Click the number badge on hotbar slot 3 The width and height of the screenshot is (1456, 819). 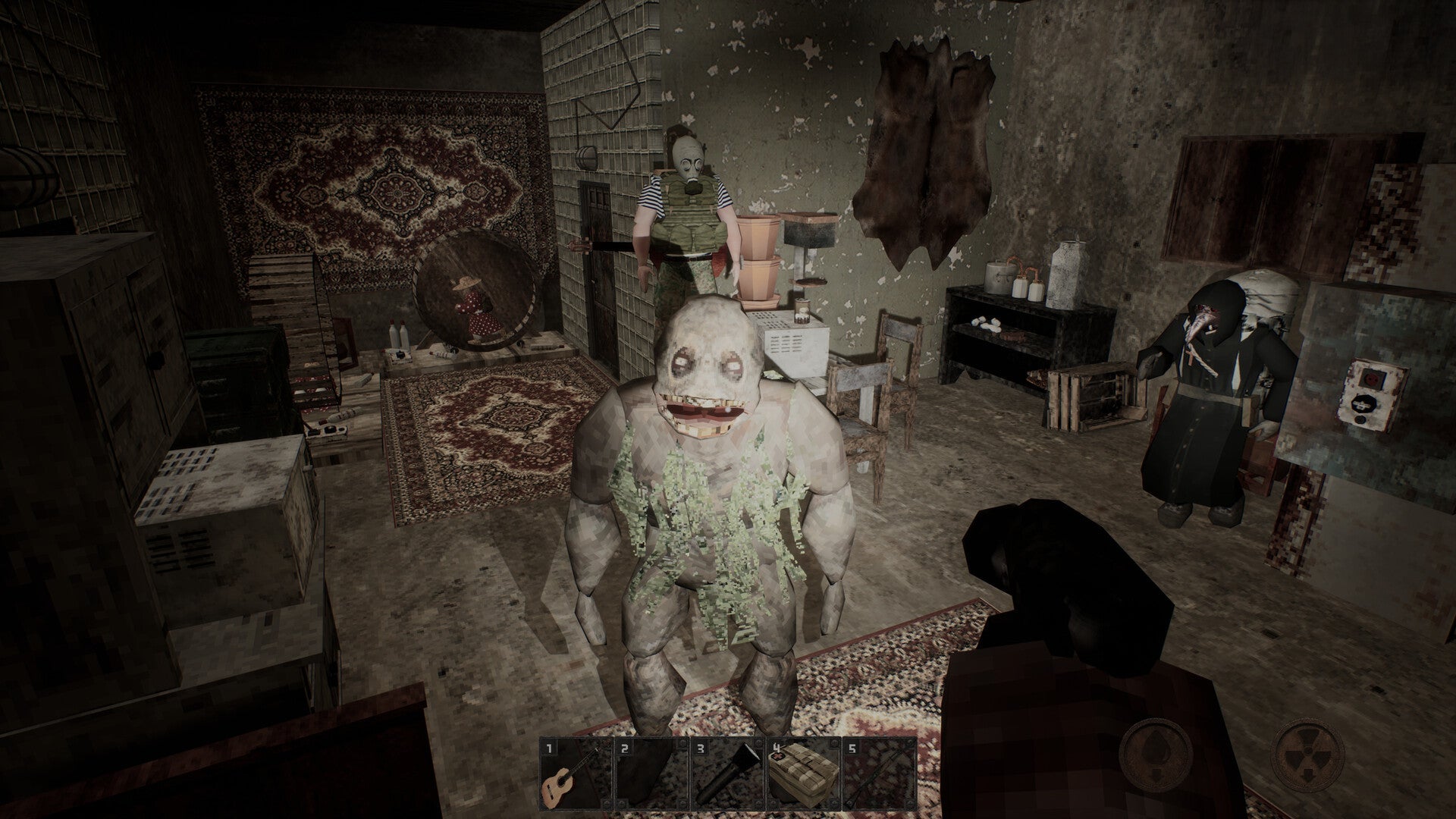click(x=700, y=748)
